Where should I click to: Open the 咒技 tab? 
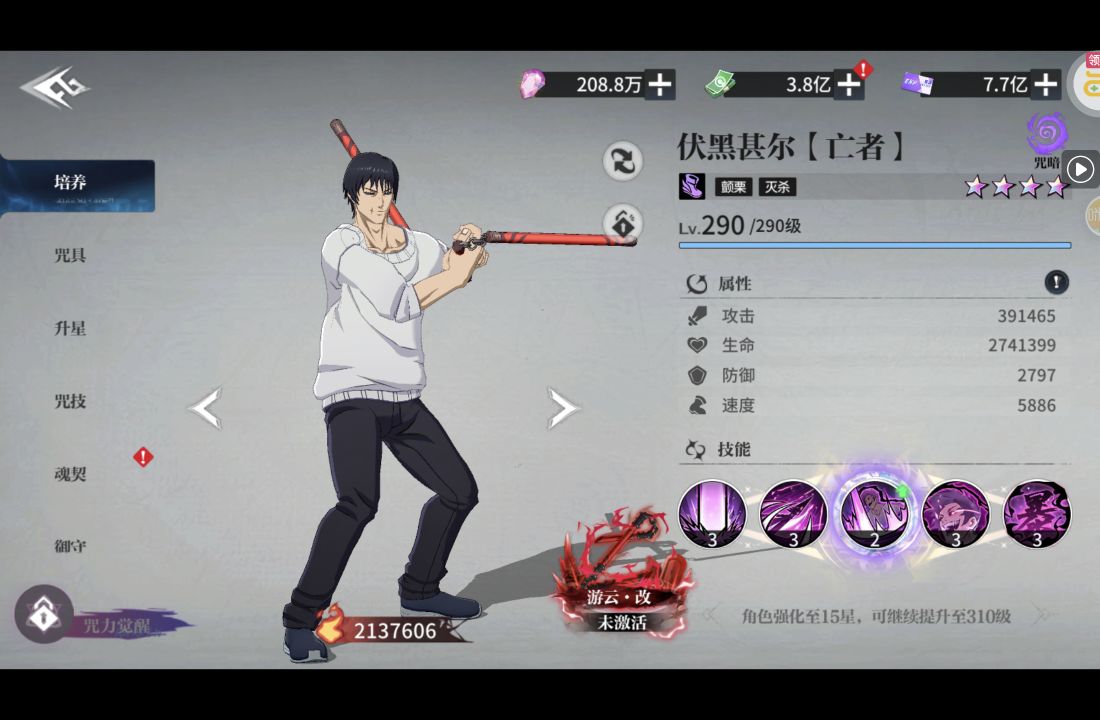click(x=70, y=401)
